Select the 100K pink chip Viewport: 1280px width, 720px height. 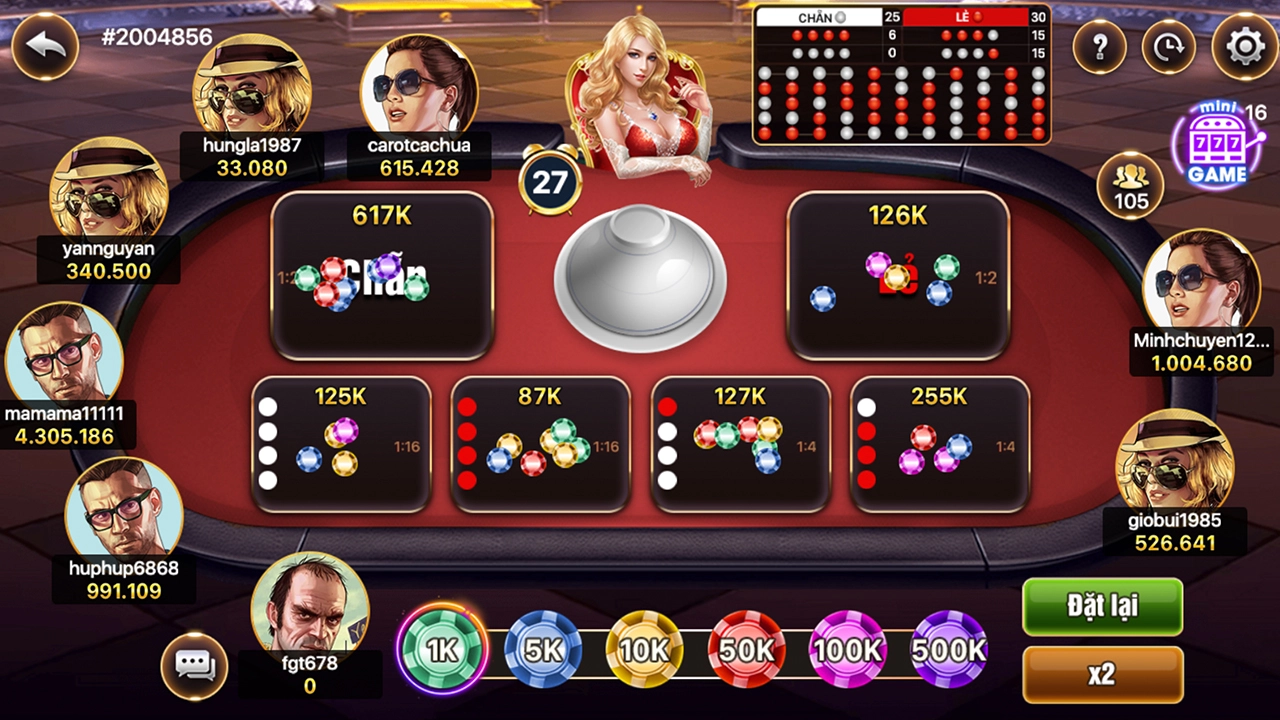(x=848, y=650)
